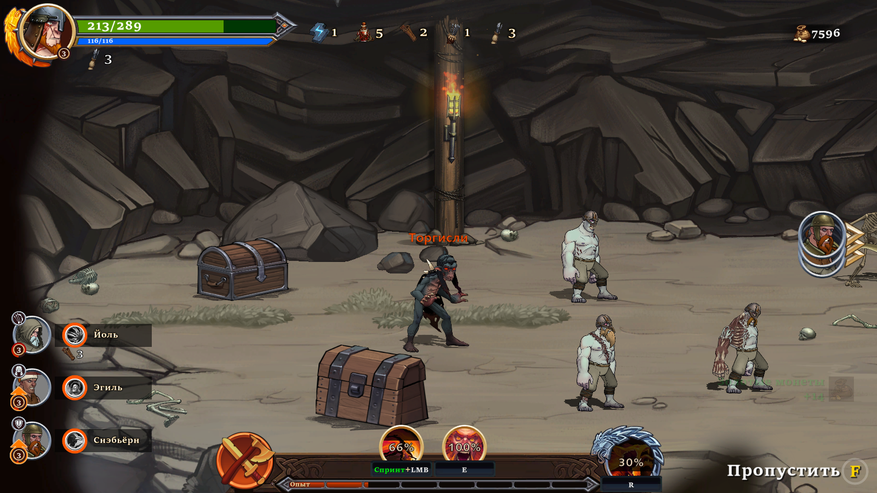This screenshot has width=877, height=493.
Task: Use the sprint attack skill at 66%
Action: [x=401, y=446]
